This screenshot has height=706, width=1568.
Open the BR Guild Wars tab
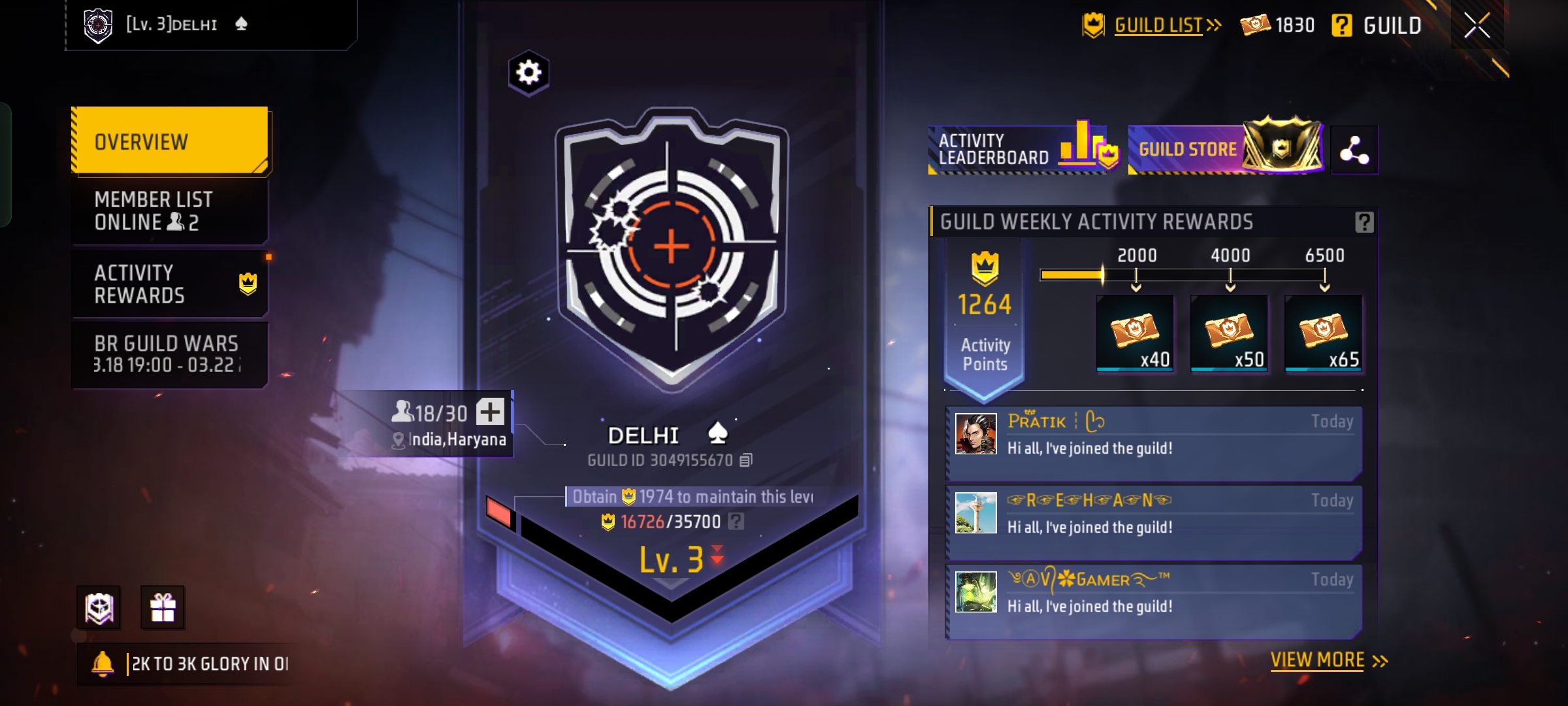pyautogui.click(x=170, y=354)
